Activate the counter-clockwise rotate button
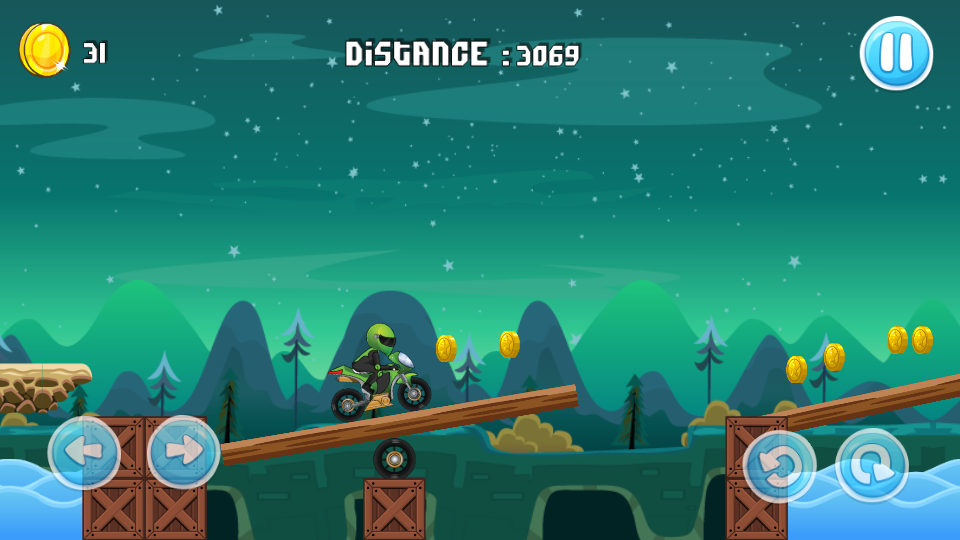The width and height of the screenshot is (960, 540). [779, 466]
